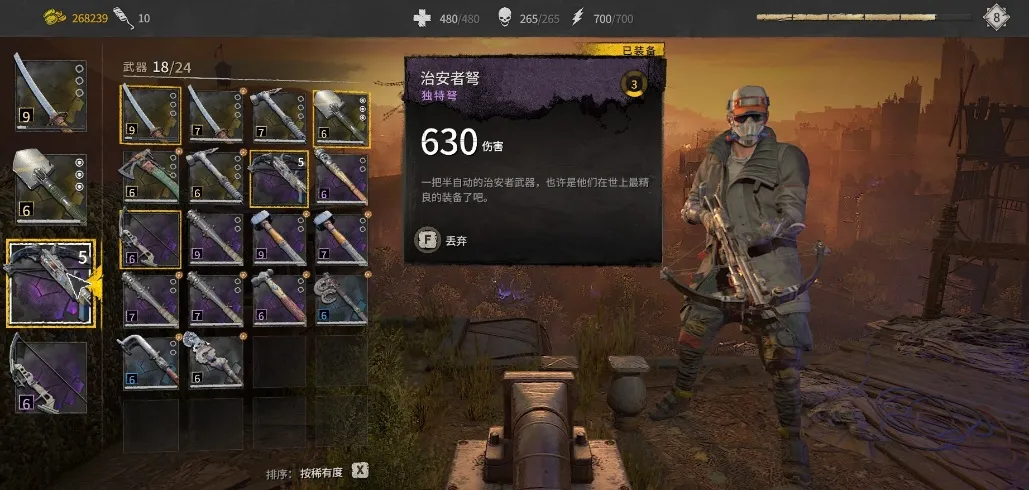Select the chain-wrapped weapon in grid's fourth row

point(341,300)
